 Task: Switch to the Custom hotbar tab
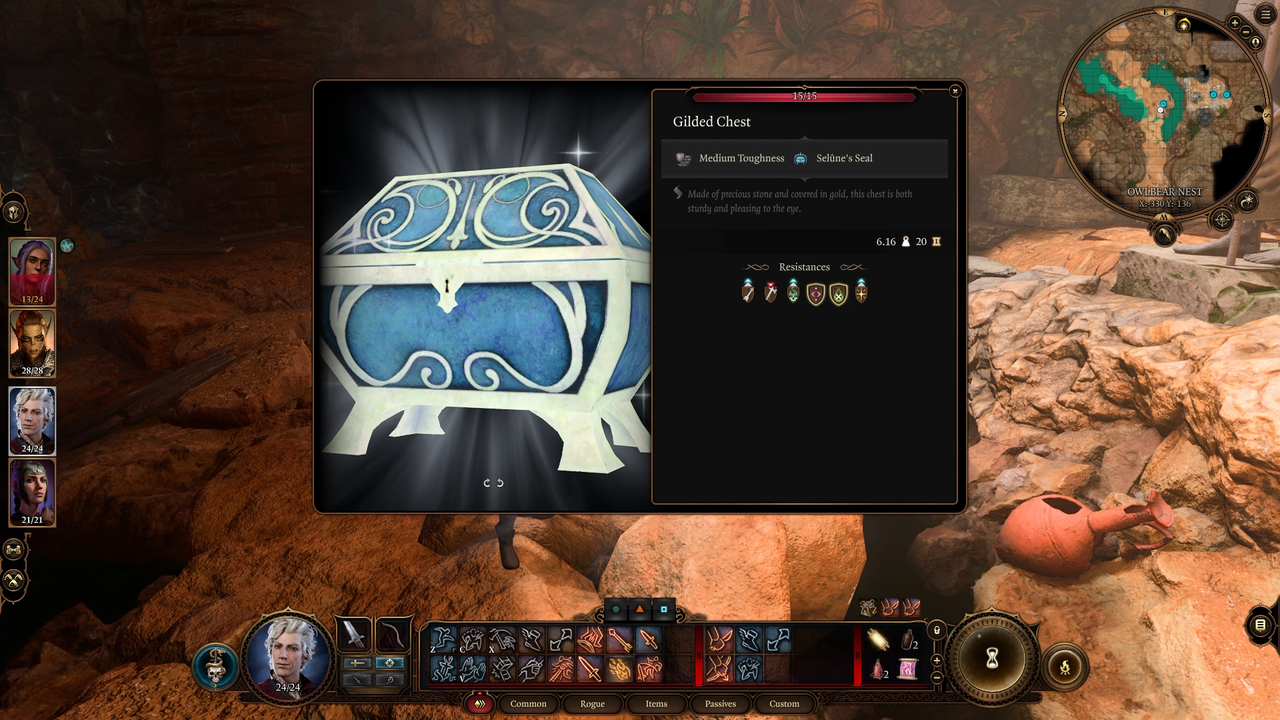tap(784, 704)
